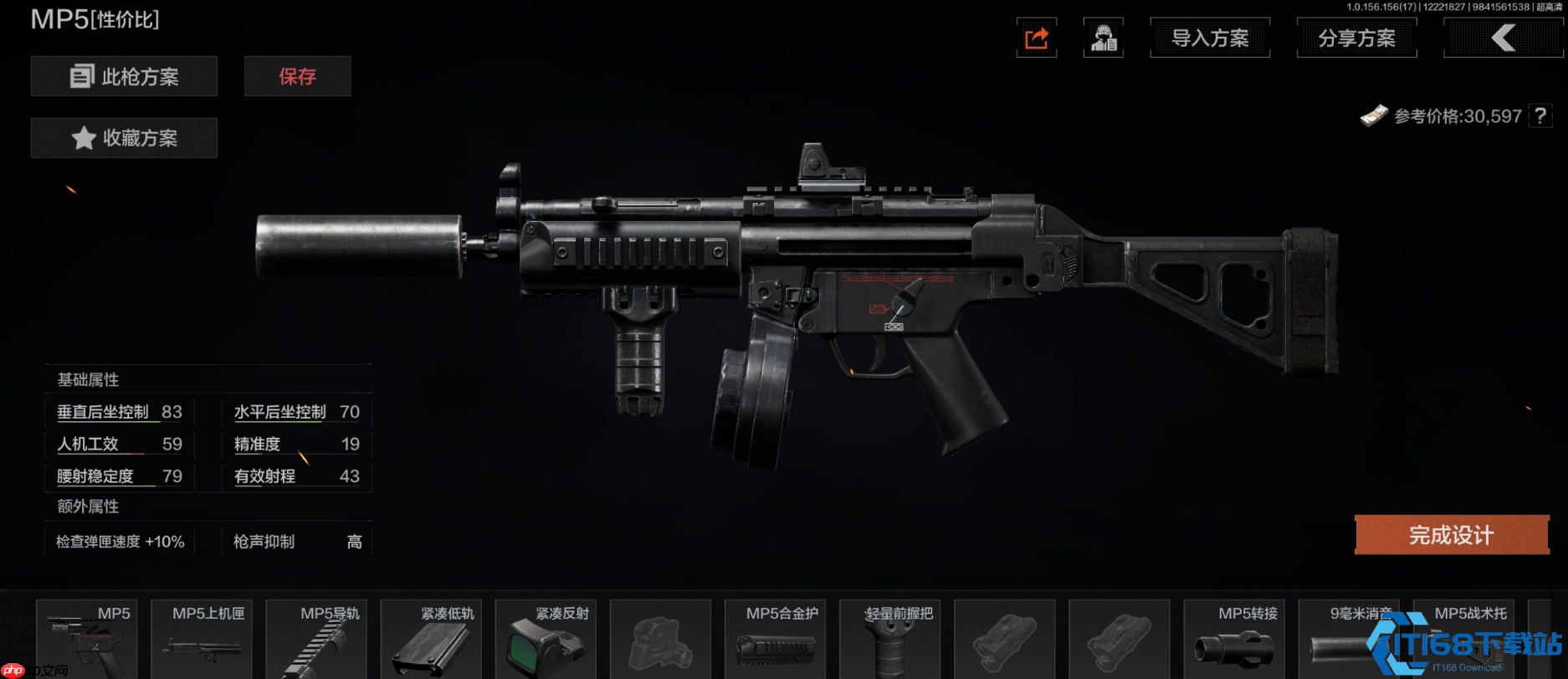Select 分享方案 to share this loadout
Image resolution: width=1568 pixels, height=679 pixels.
pos(1356,39)
